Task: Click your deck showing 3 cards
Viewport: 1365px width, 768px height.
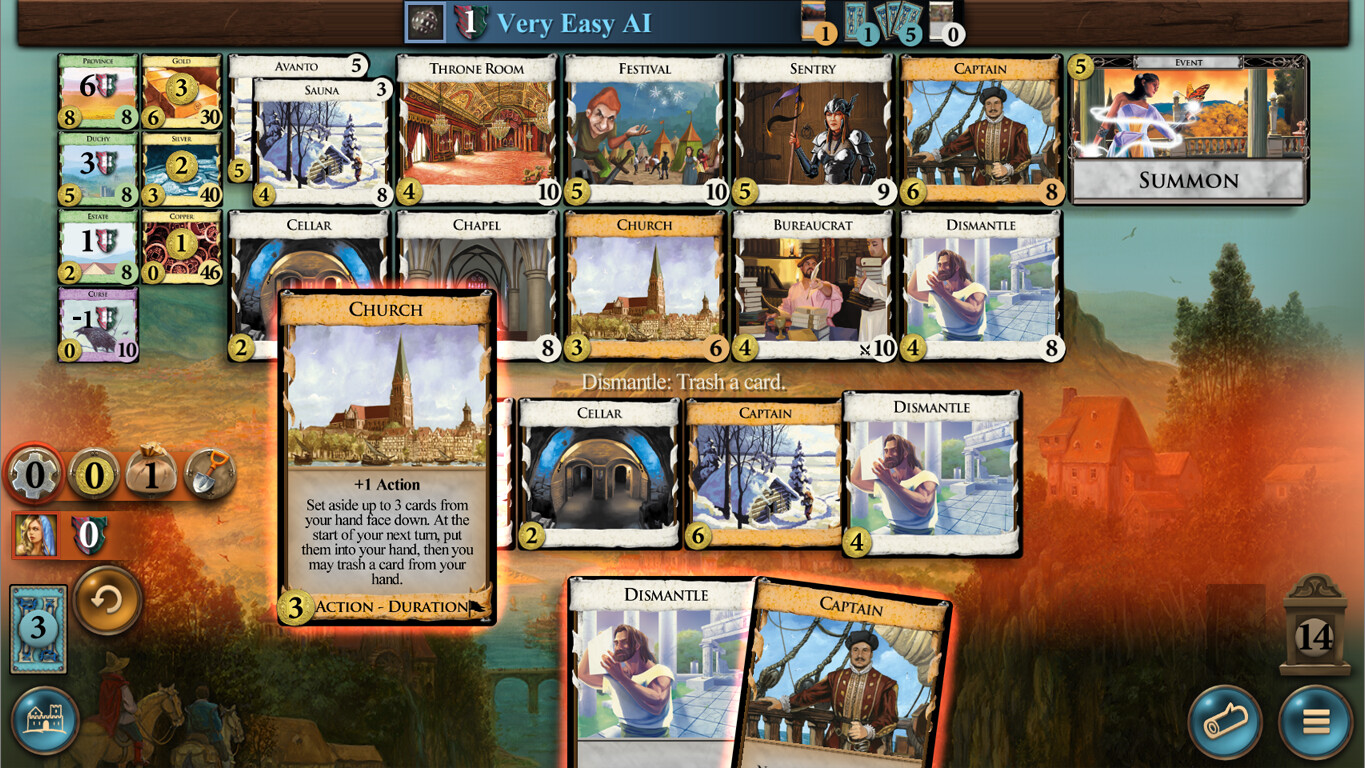Action: (x=38, y=627)
